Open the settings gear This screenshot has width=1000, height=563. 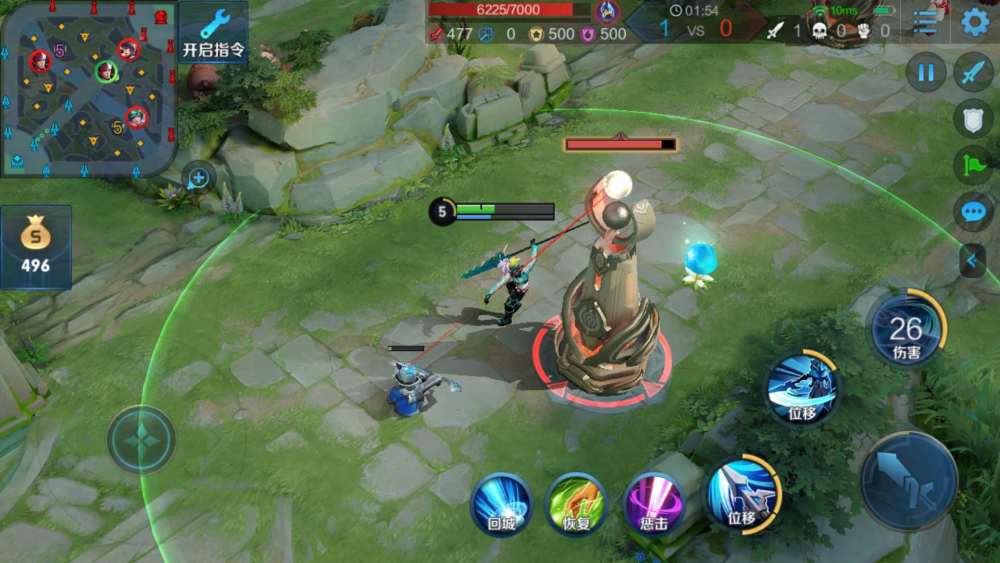coord(975,21)
